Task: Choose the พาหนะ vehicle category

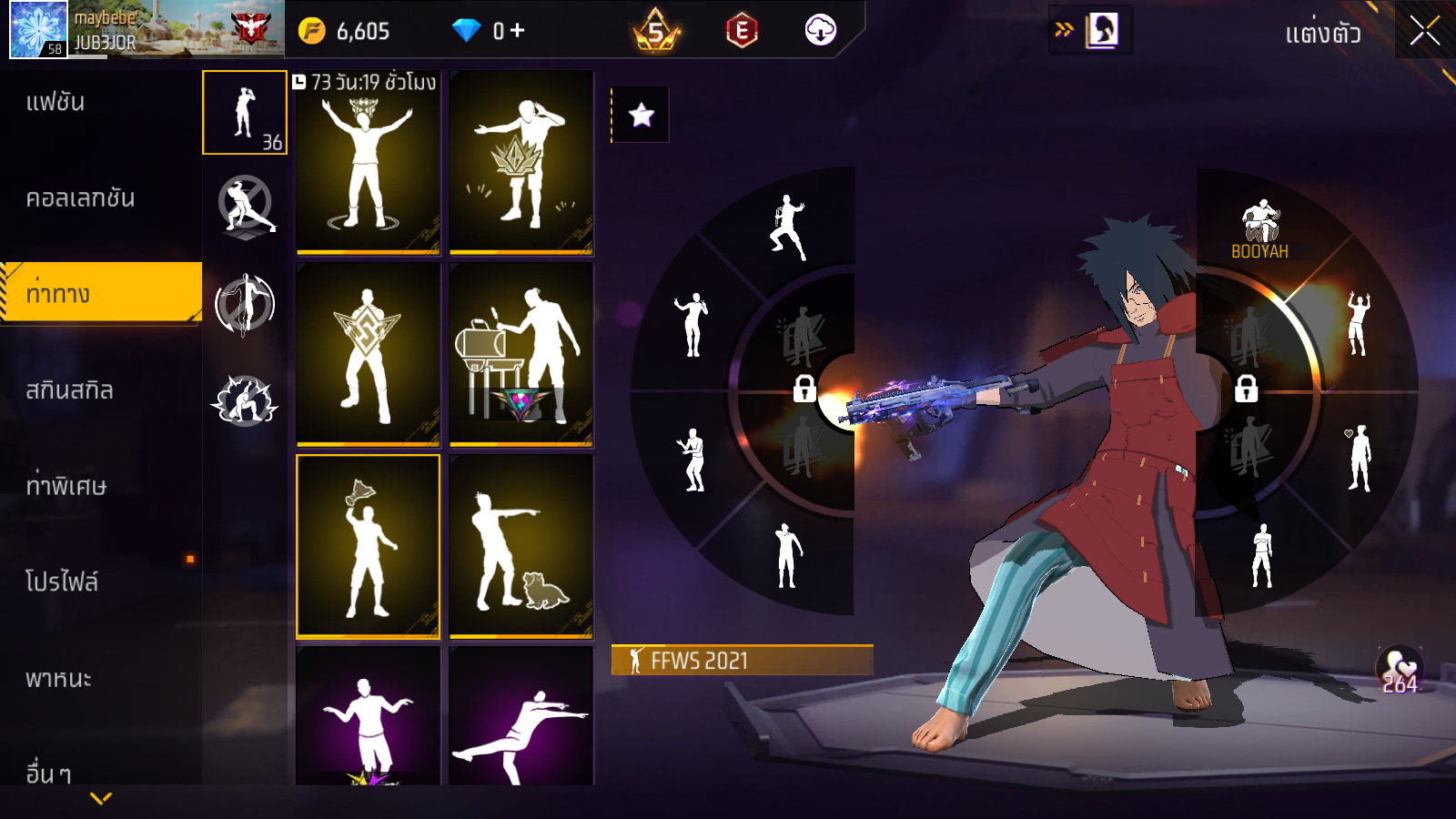Action: [58, 679]
